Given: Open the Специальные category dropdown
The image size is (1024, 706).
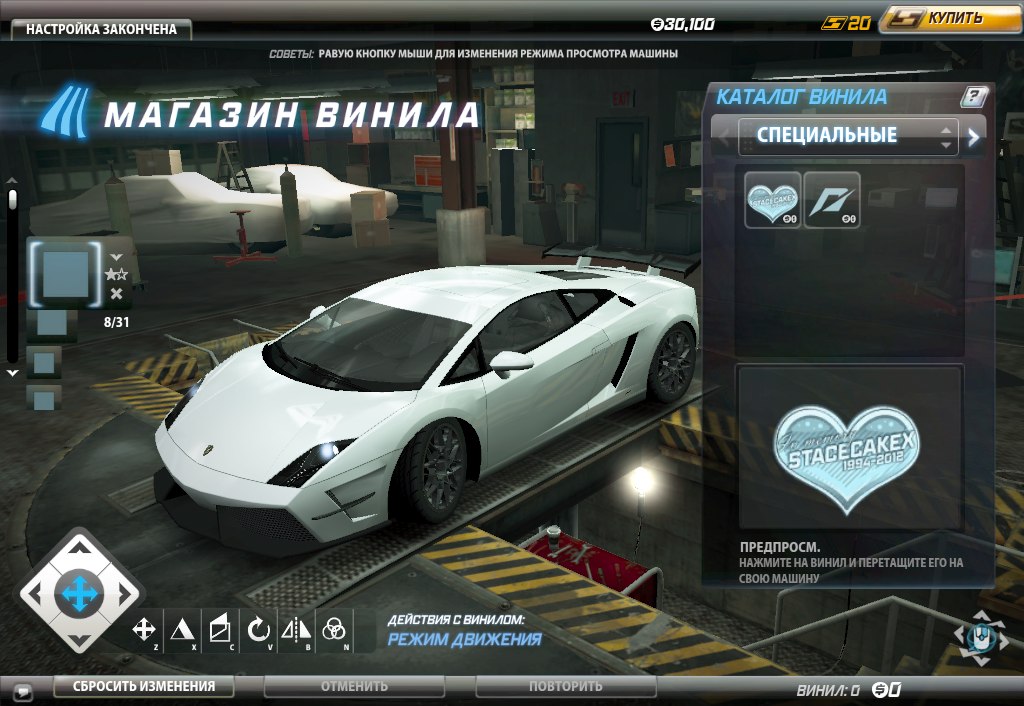Looking at the screenshot, I should (847, 136).
